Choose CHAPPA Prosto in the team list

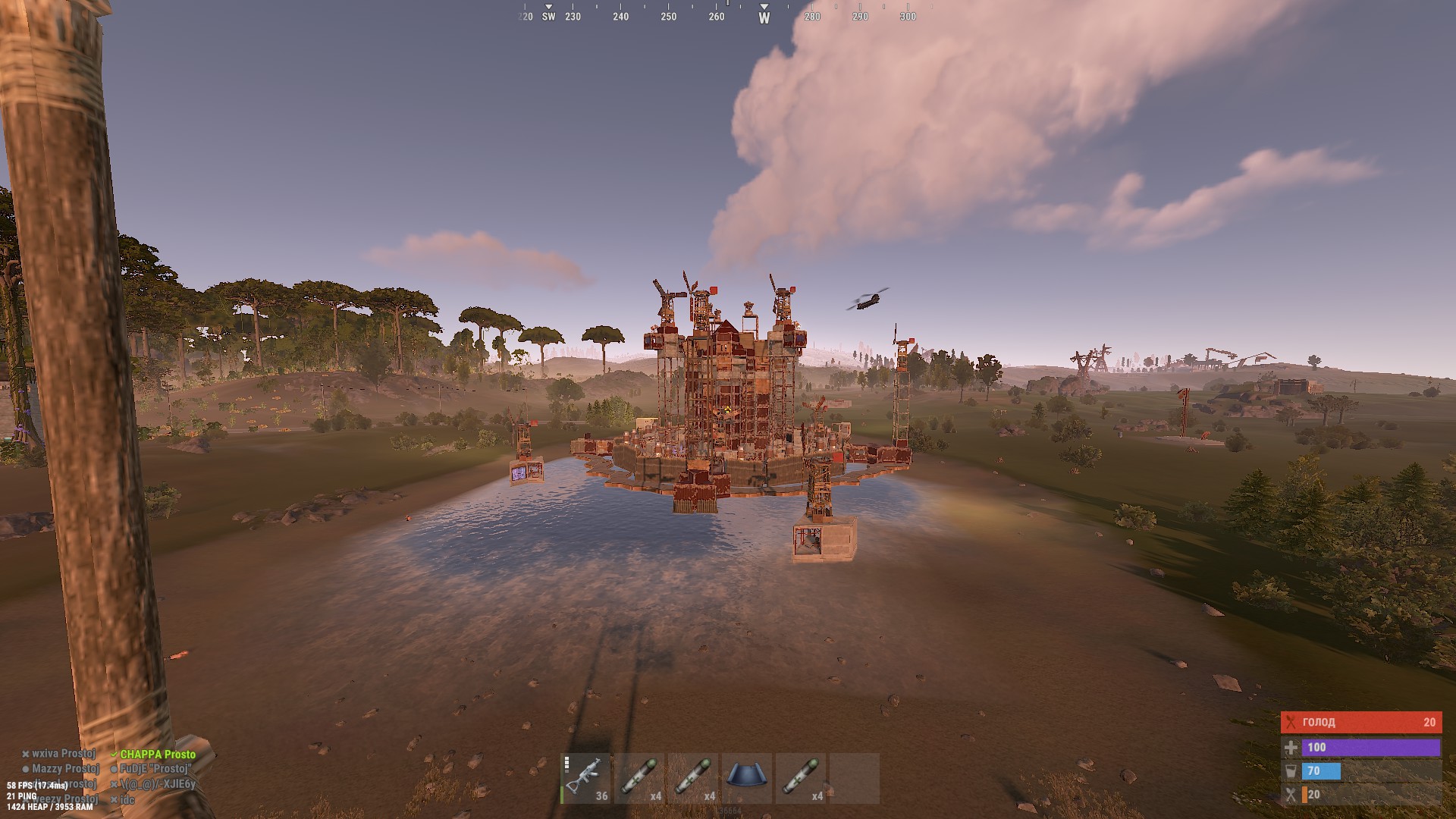point(157,755)
